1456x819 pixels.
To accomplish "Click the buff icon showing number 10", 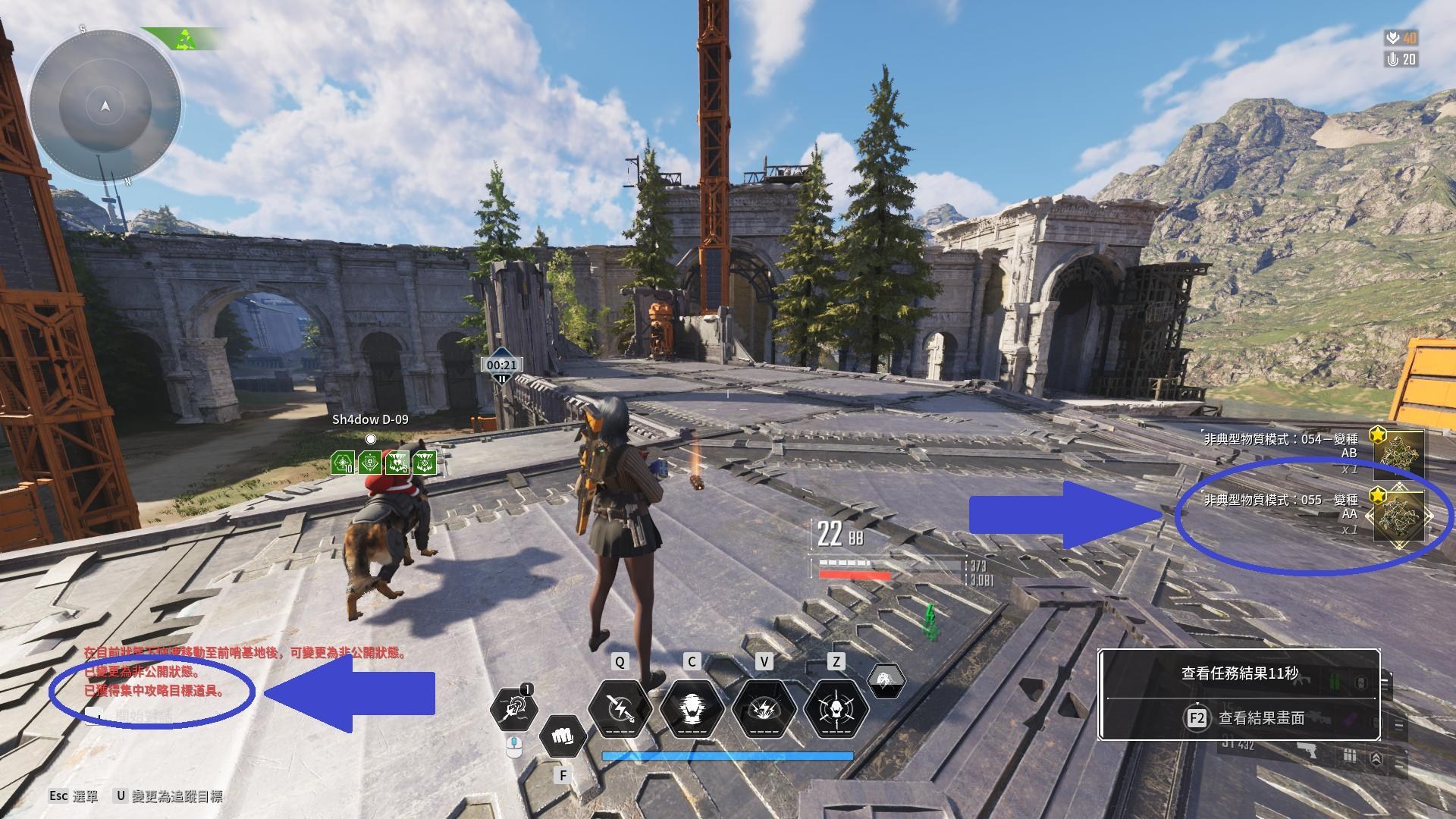I will click(343, 463).
